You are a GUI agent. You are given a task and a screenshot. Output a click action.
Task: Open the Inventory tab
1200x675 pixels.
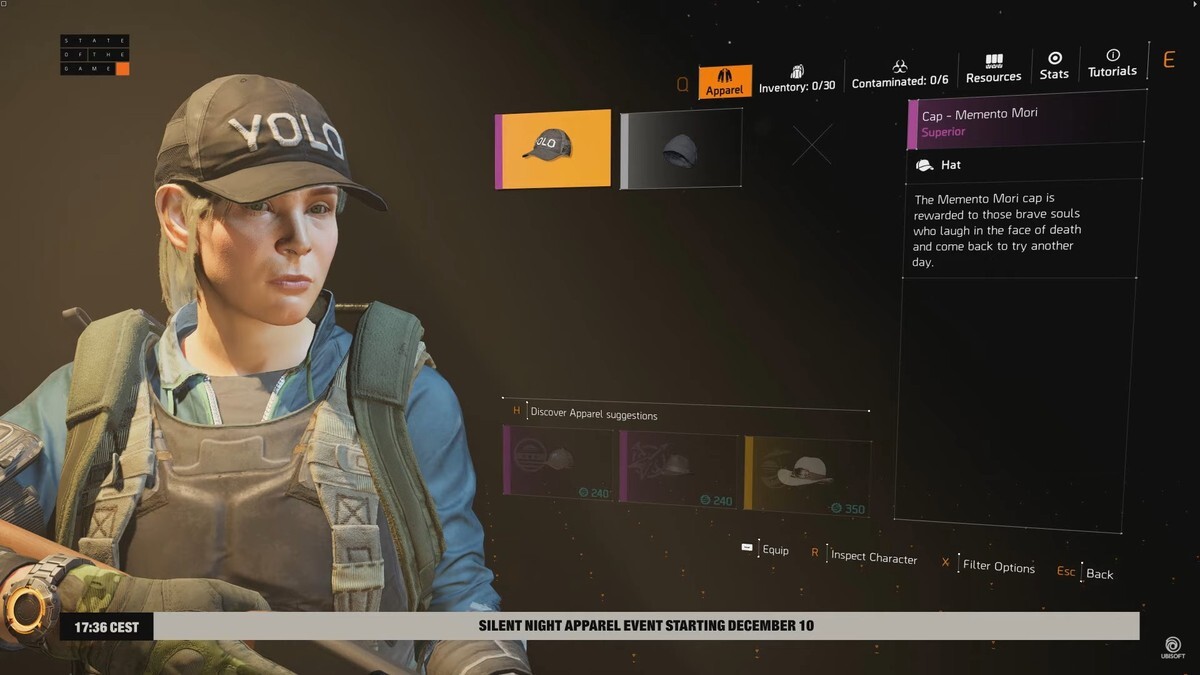point(797,79)
